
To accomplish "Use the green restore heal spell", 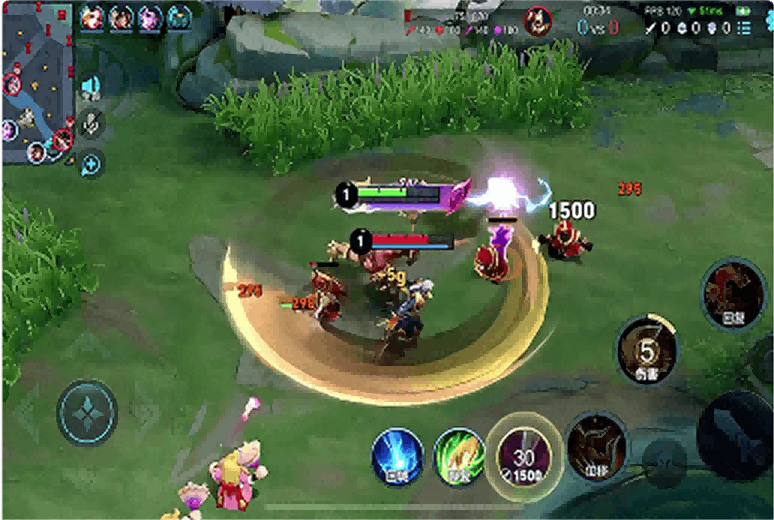I will (459, 457).
